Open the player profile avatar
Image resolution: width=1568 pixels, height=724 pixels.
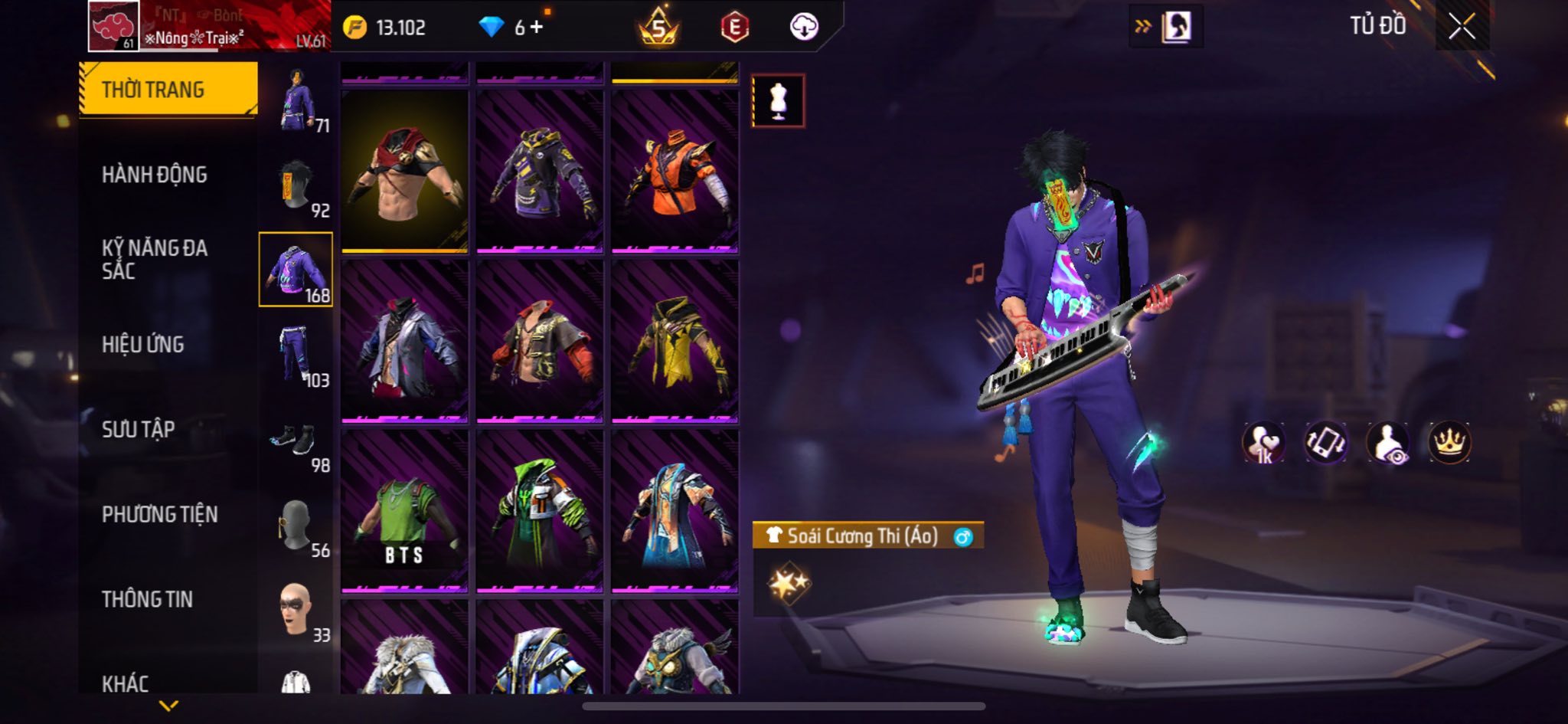[114, 26]
